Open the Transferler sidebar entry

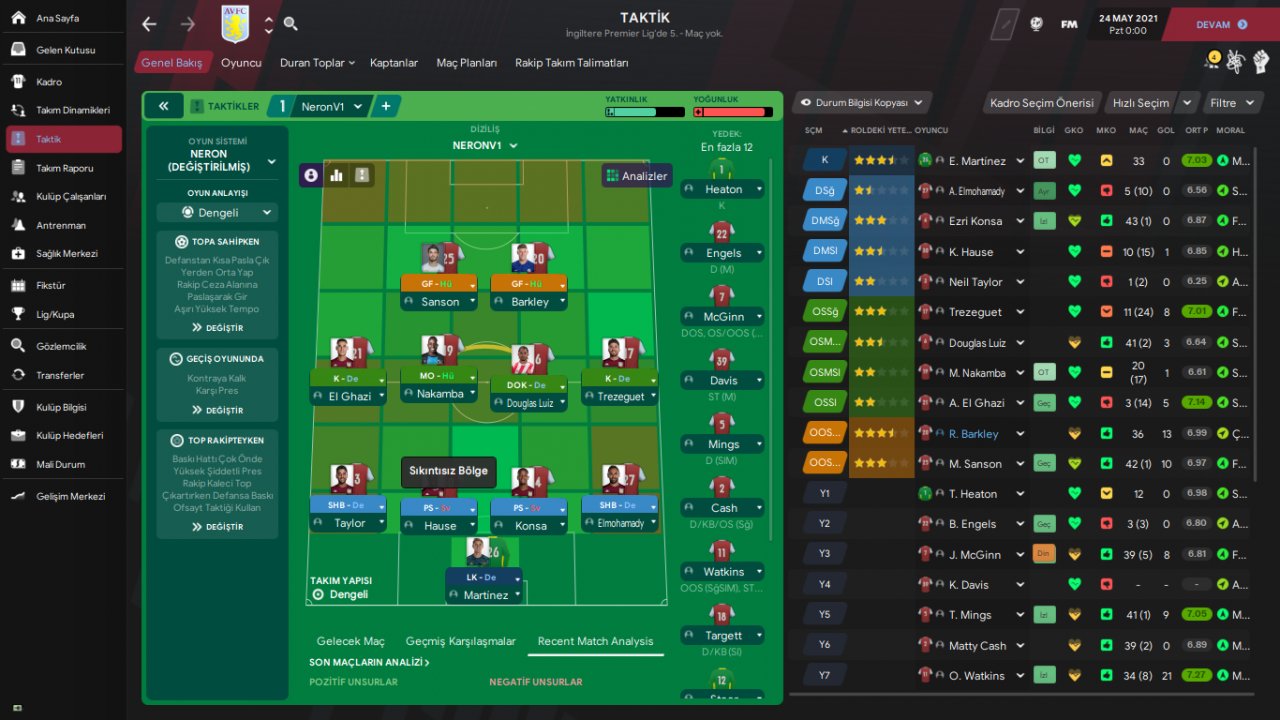click(60, 375)
